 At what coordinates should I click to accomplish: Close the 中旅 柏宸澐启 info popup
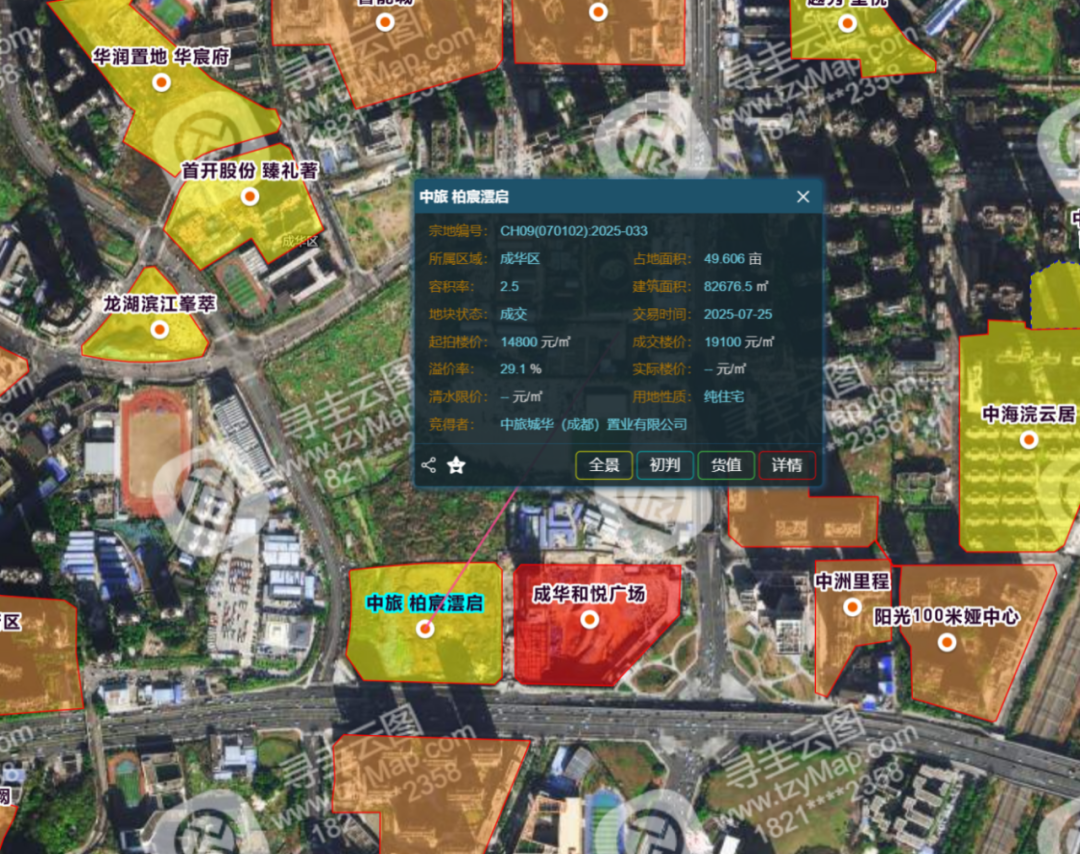(x=803, y=197)
